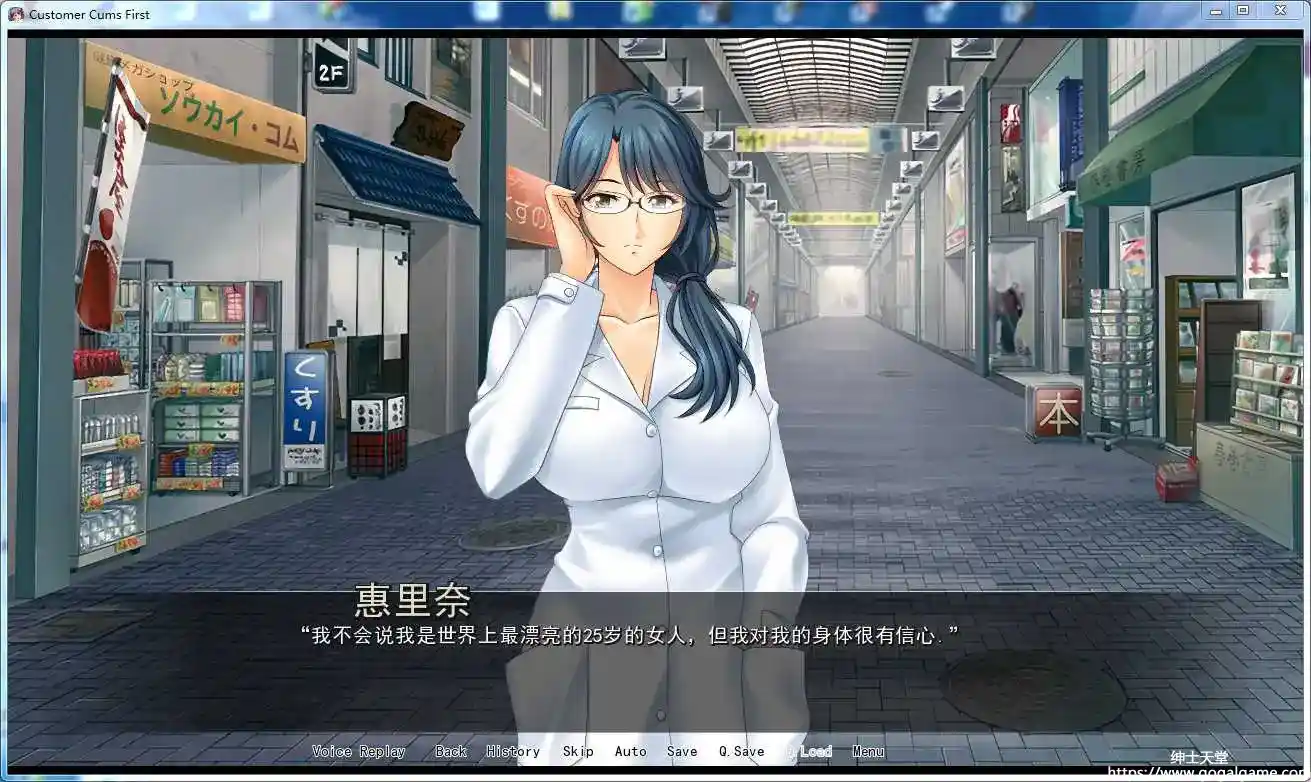Open the game Menu
The width and height of the screenshot is (1311, 782).
tap(868, 751)
